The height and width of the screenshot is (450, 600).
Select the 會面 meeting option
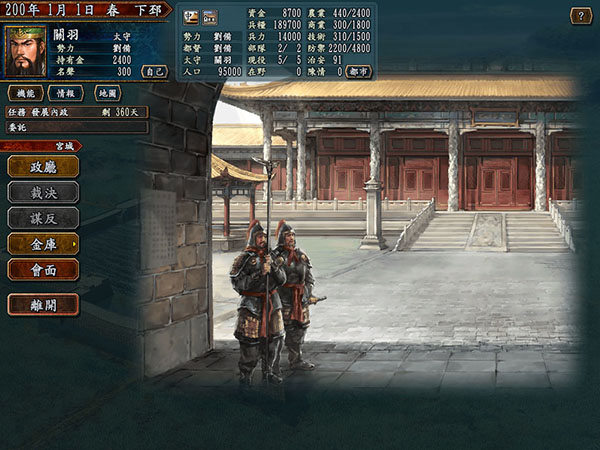(x=43, y=268)
